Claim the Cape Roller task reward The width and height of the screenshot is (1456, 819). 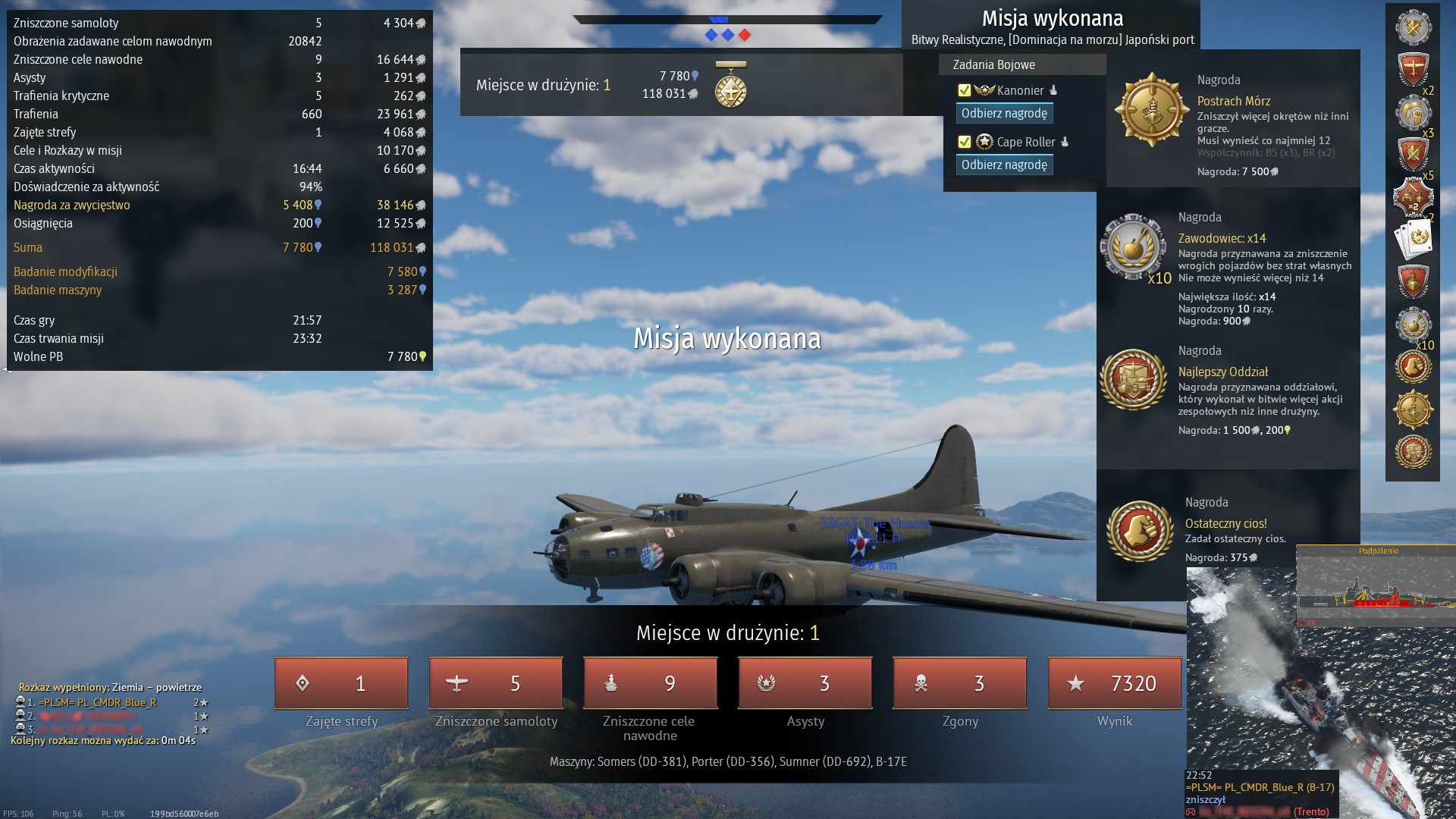pos(1004,165)
